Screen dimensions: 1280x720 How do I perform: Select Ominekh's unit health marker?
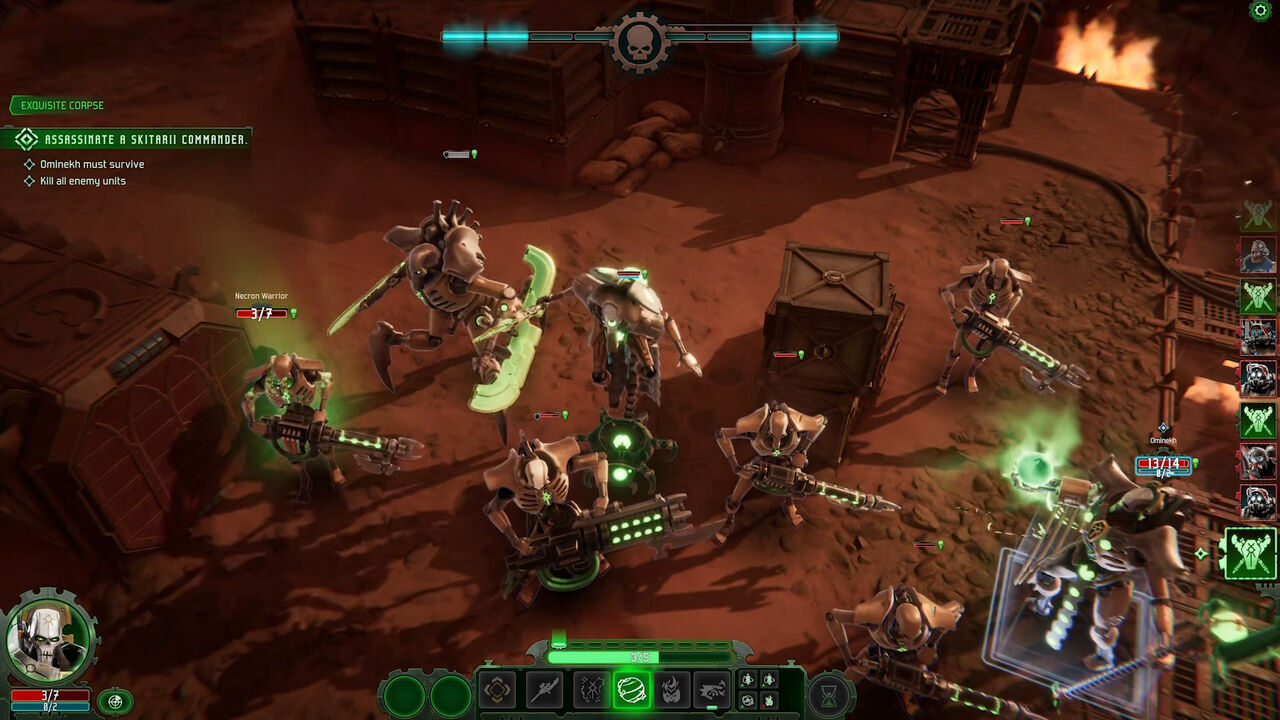pyautogui.click(x=1162, y=464)
